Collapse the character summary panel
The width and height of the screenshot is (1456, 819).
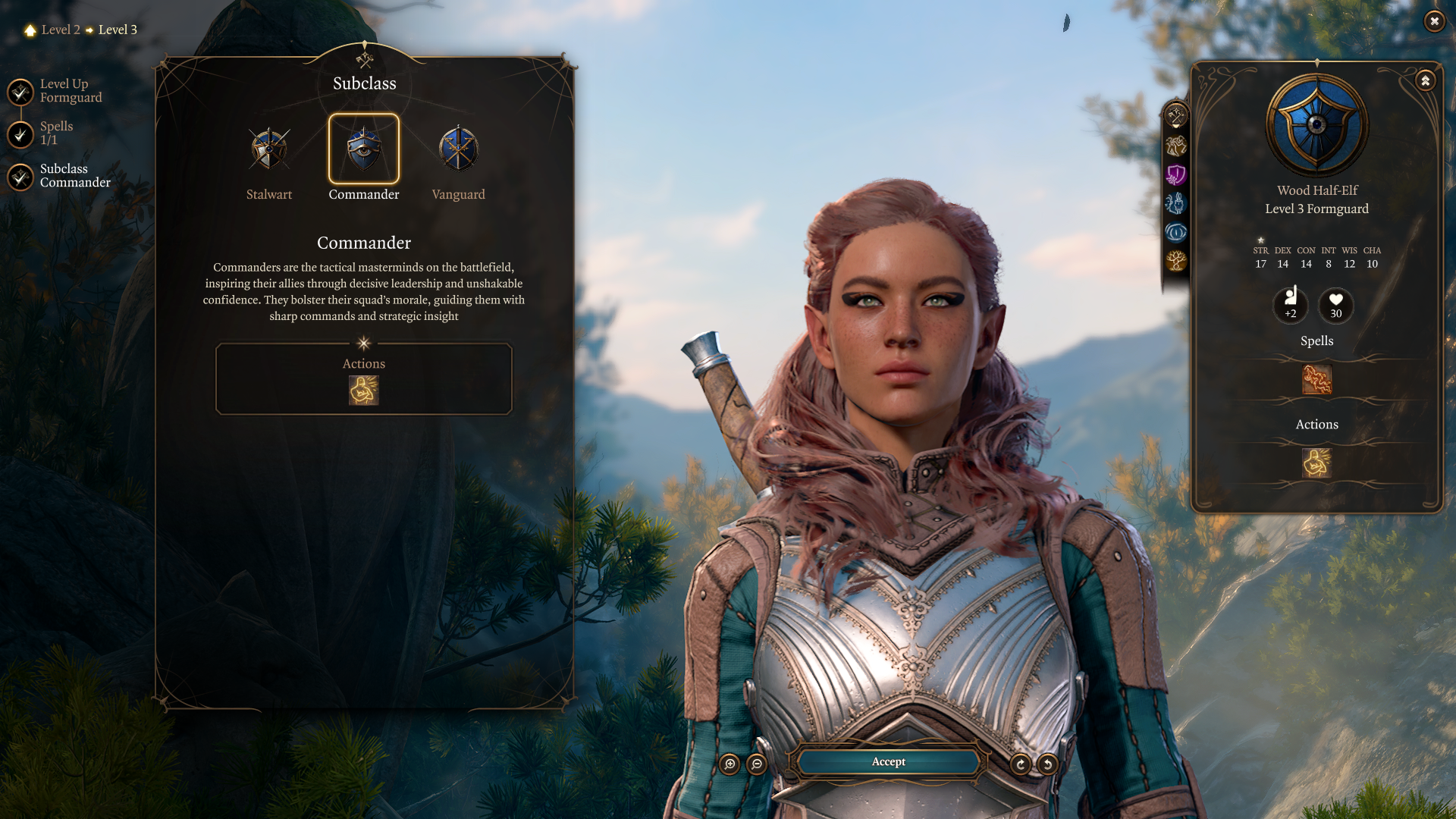pos(1426,80)
